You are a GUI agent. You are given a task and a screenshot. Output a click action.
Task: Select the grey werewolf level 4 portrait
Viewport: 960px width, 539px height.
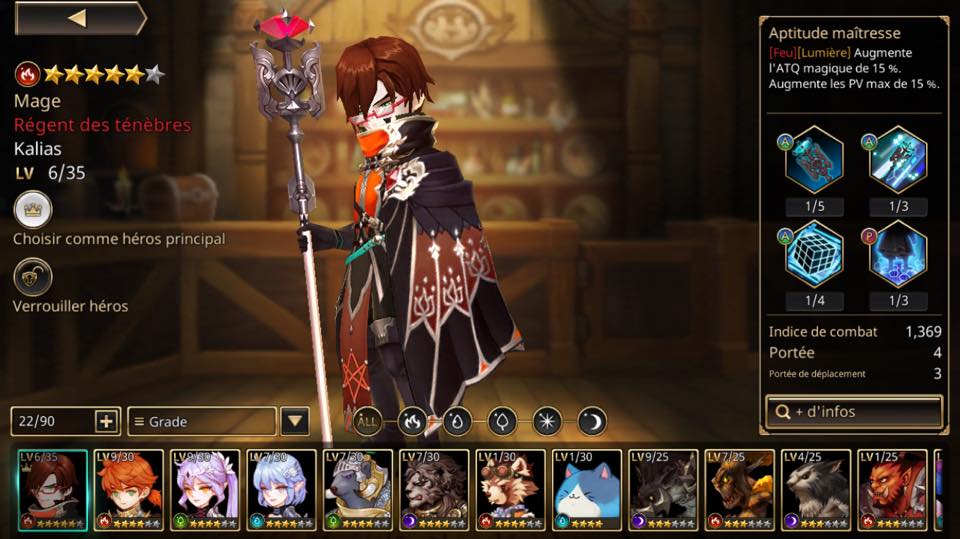[817, 489]
